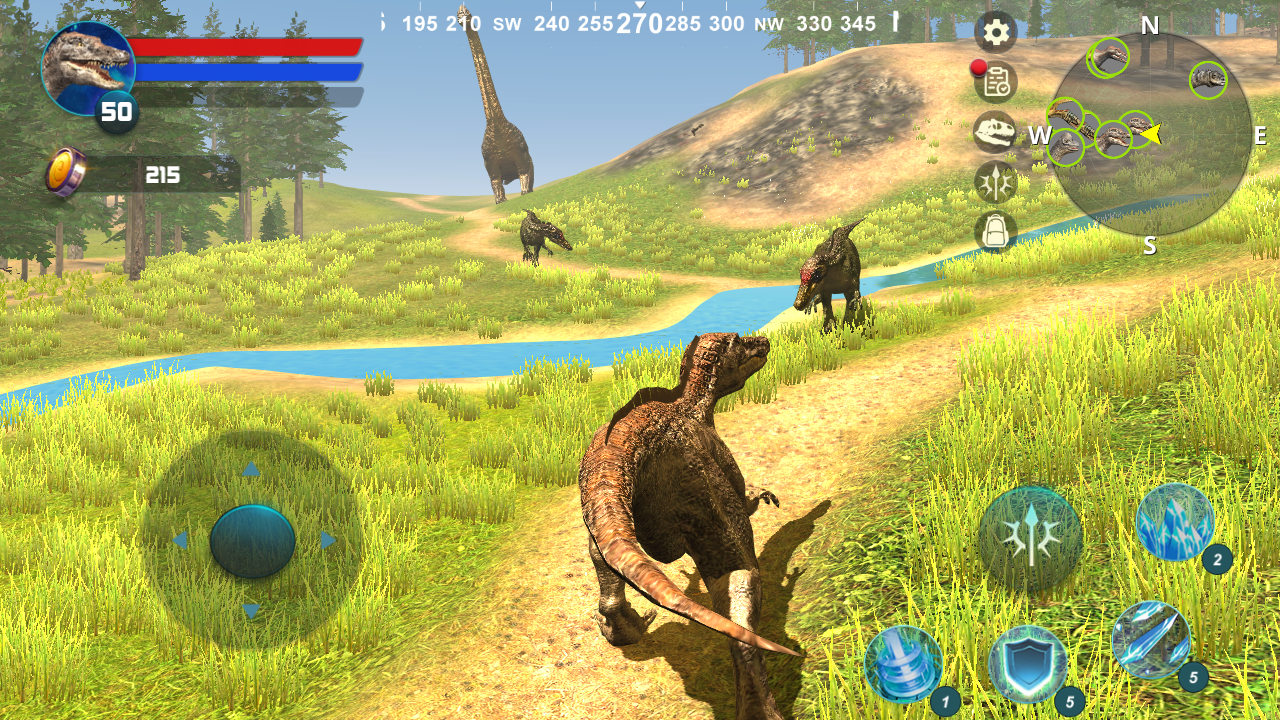This screenshot has width=1280, height=720.
Task: Open the settings gear menu
Action: point(995,33)
